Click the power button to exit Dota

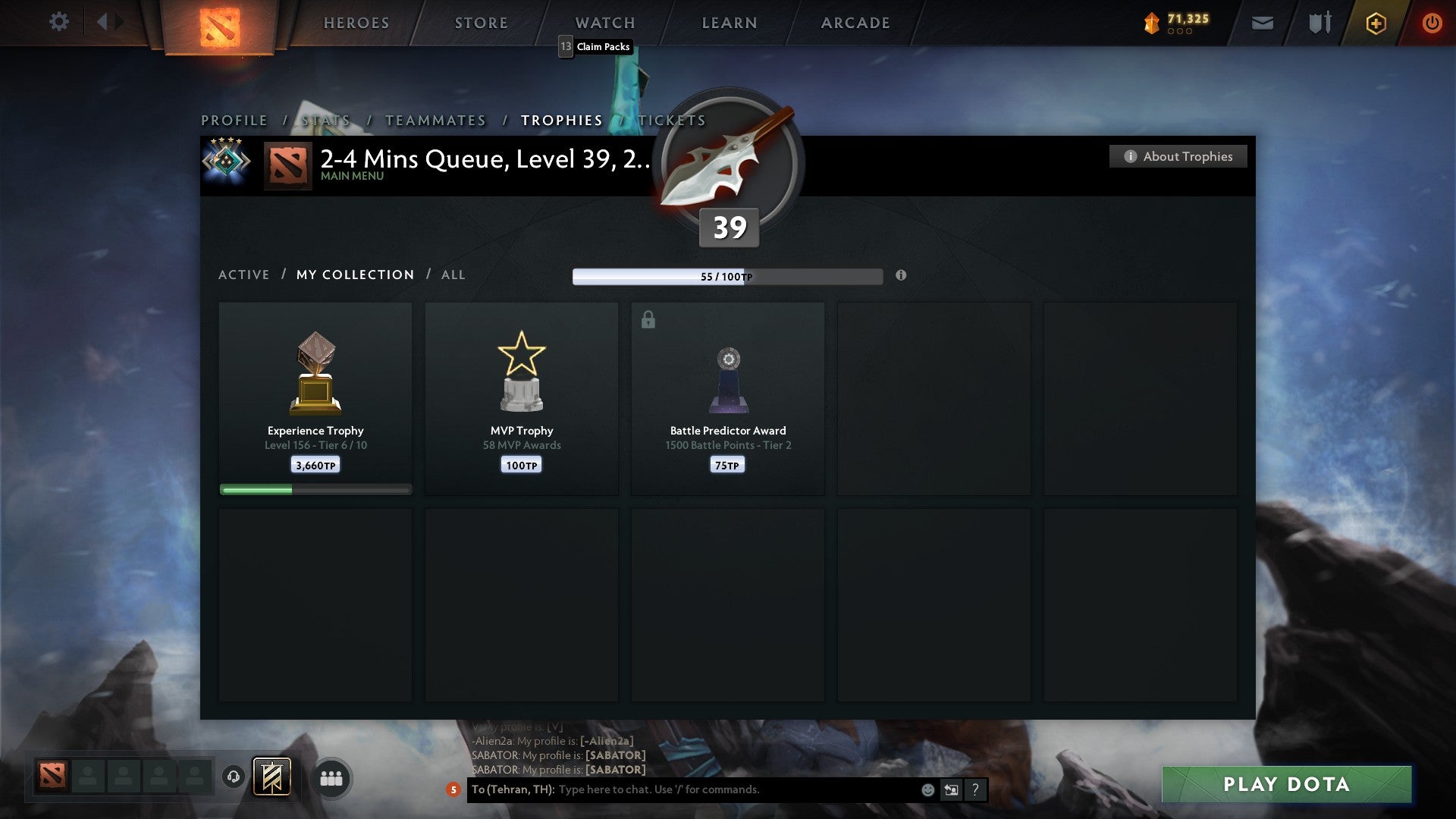1433,23
